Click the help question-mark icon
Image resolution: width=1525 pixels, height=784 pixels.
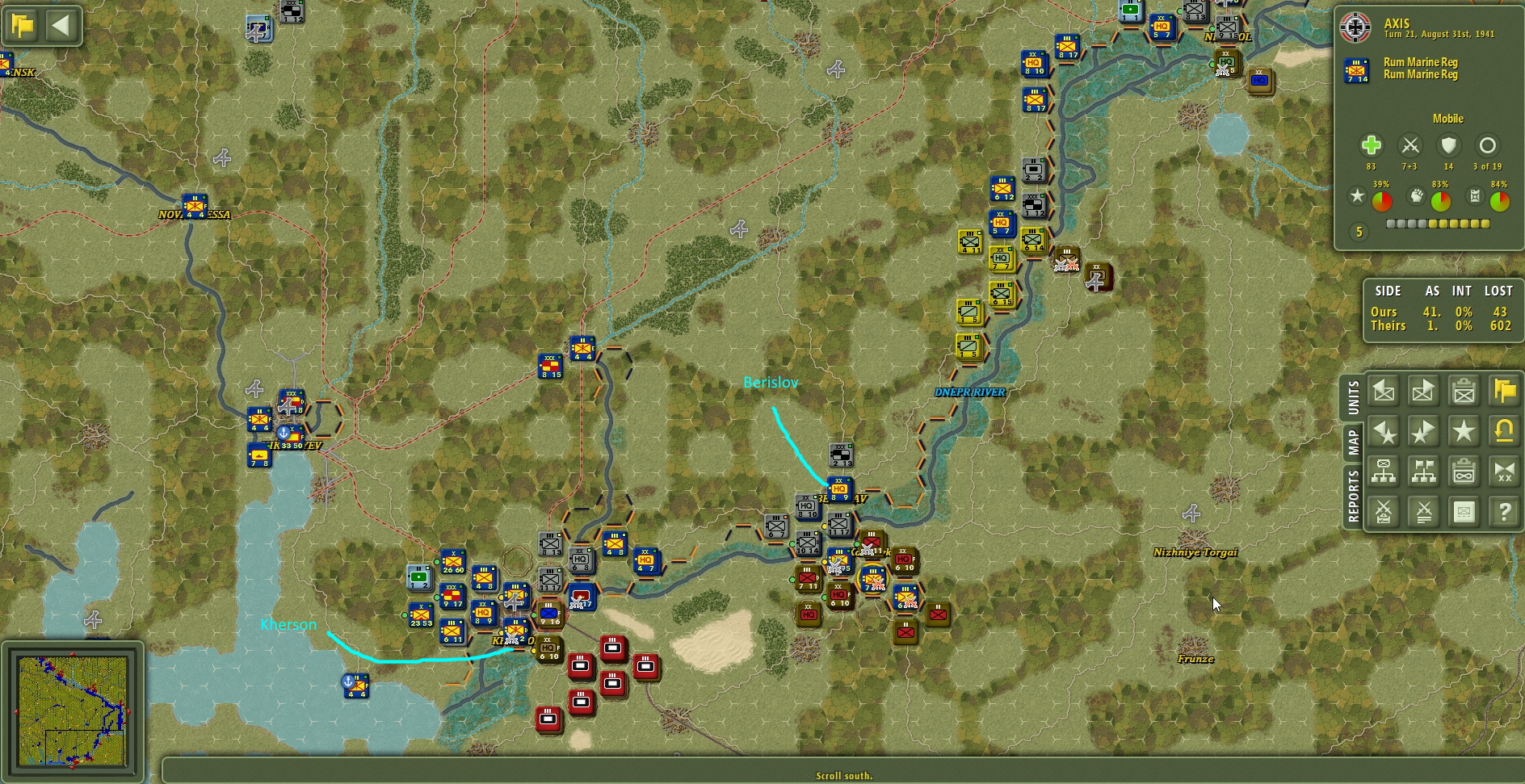1504,511
